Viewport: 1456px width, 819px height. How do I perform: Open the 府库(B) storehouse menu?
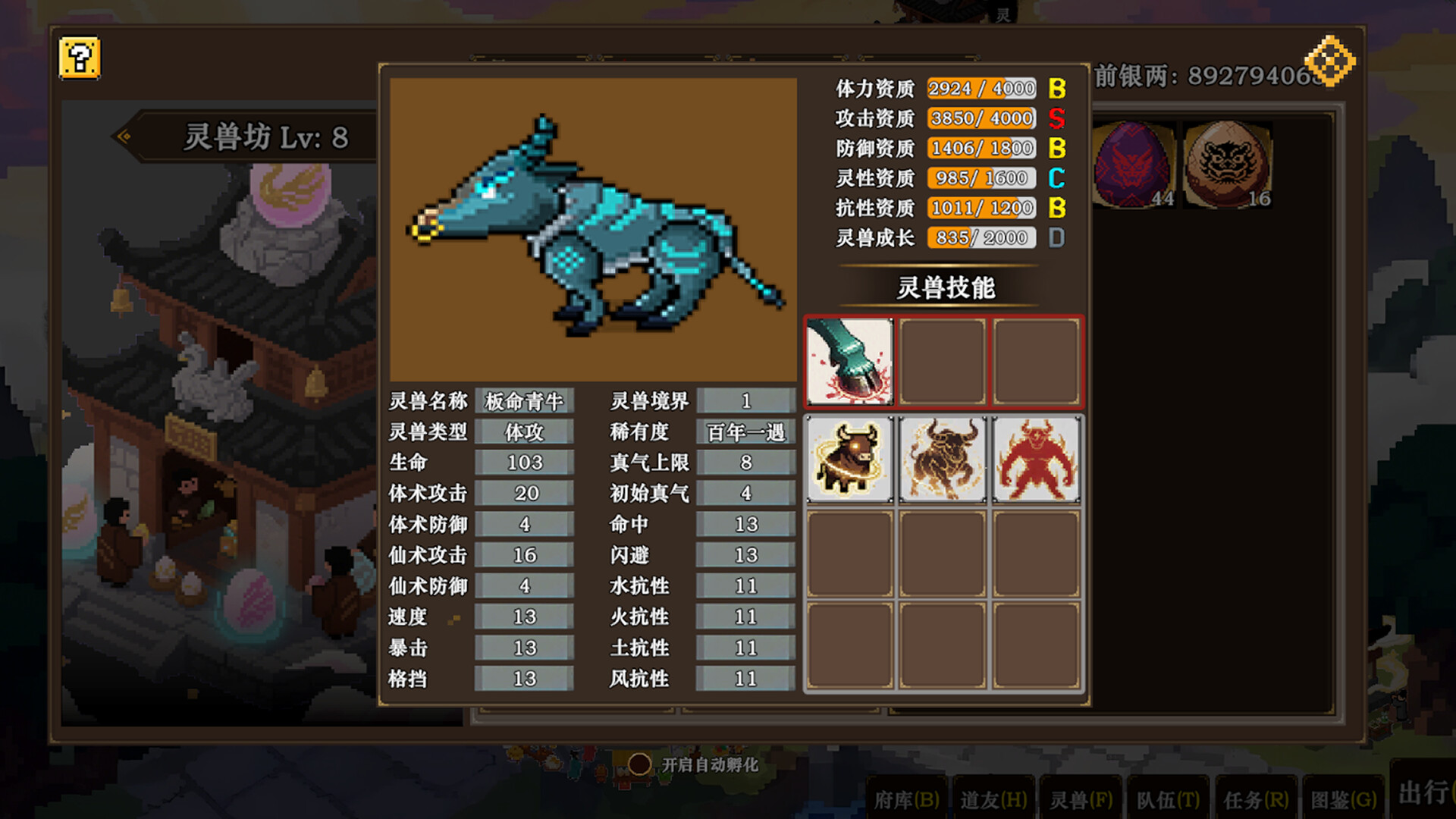click(907, 799)
